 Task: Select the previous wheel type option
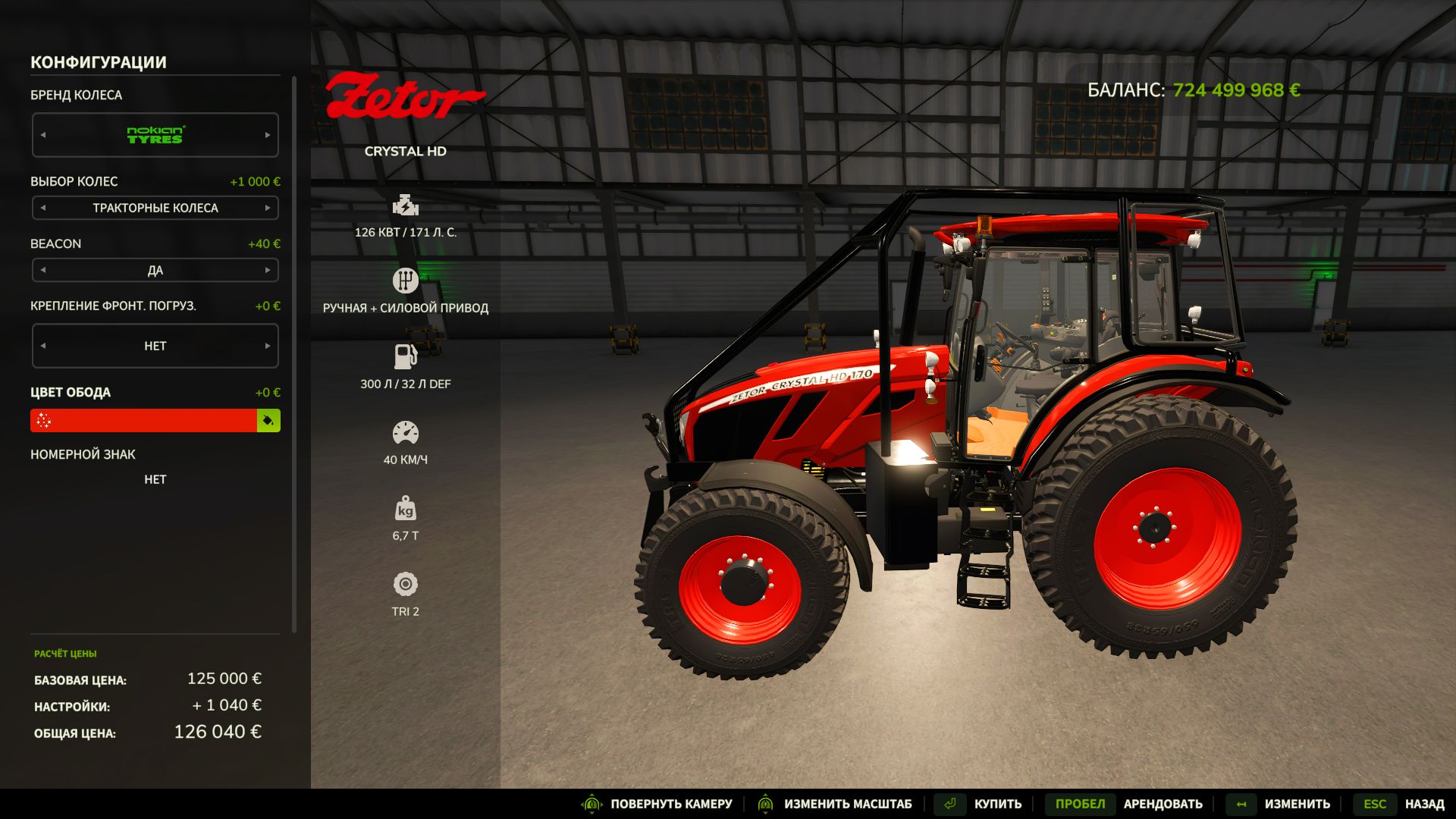coord(43,208)
